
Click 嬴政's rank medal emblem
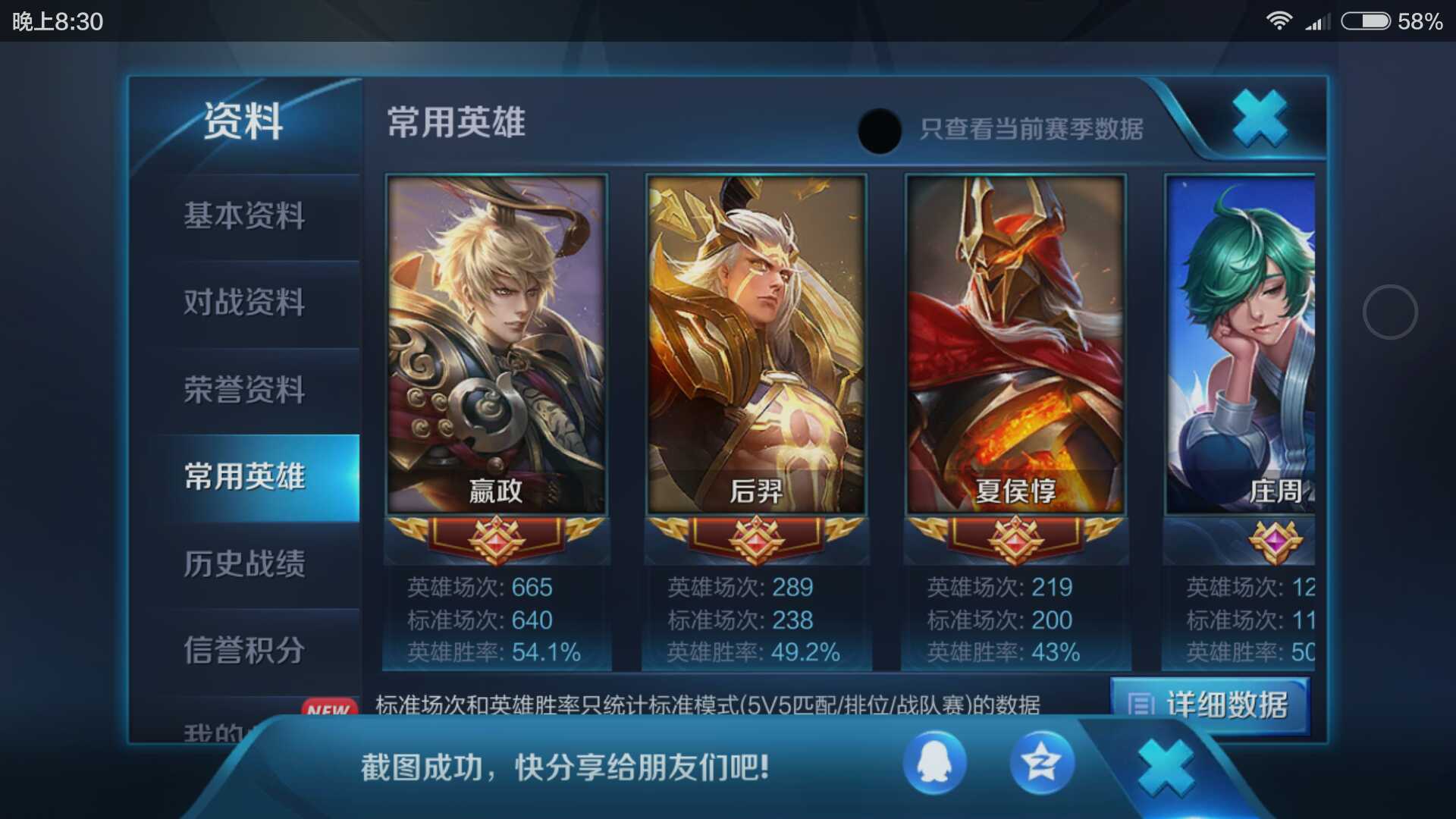(x=496, y=538)
